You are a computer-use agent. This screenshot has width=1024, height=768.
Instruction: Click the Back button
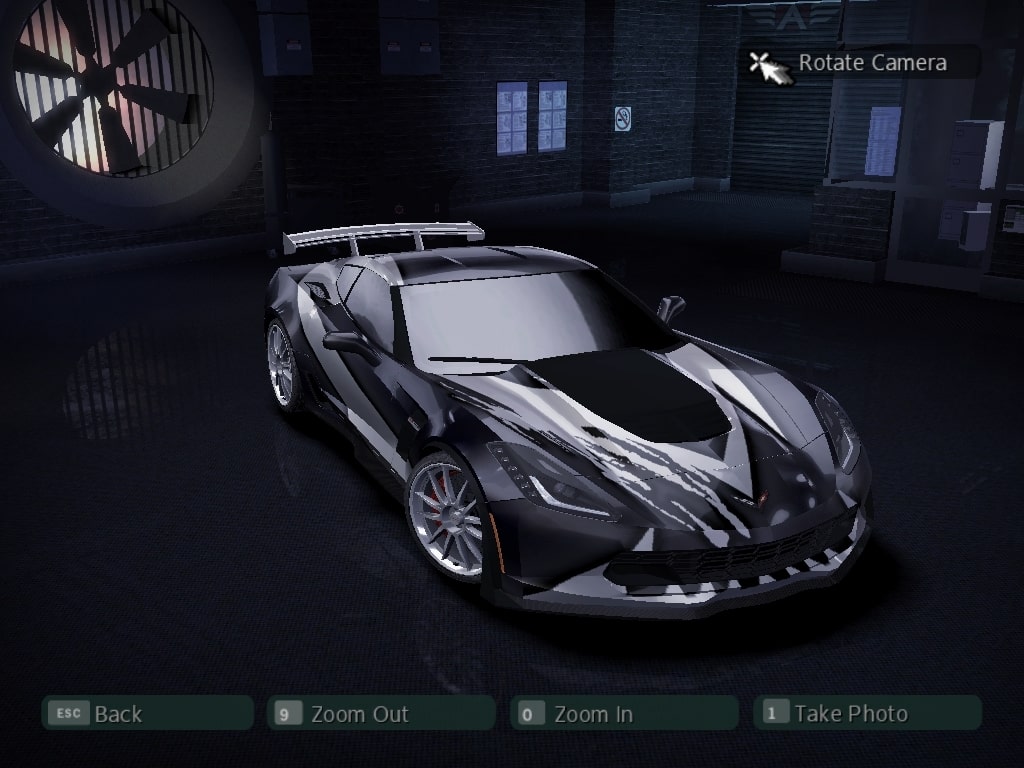pyautogui.click(x=146, y=713)
